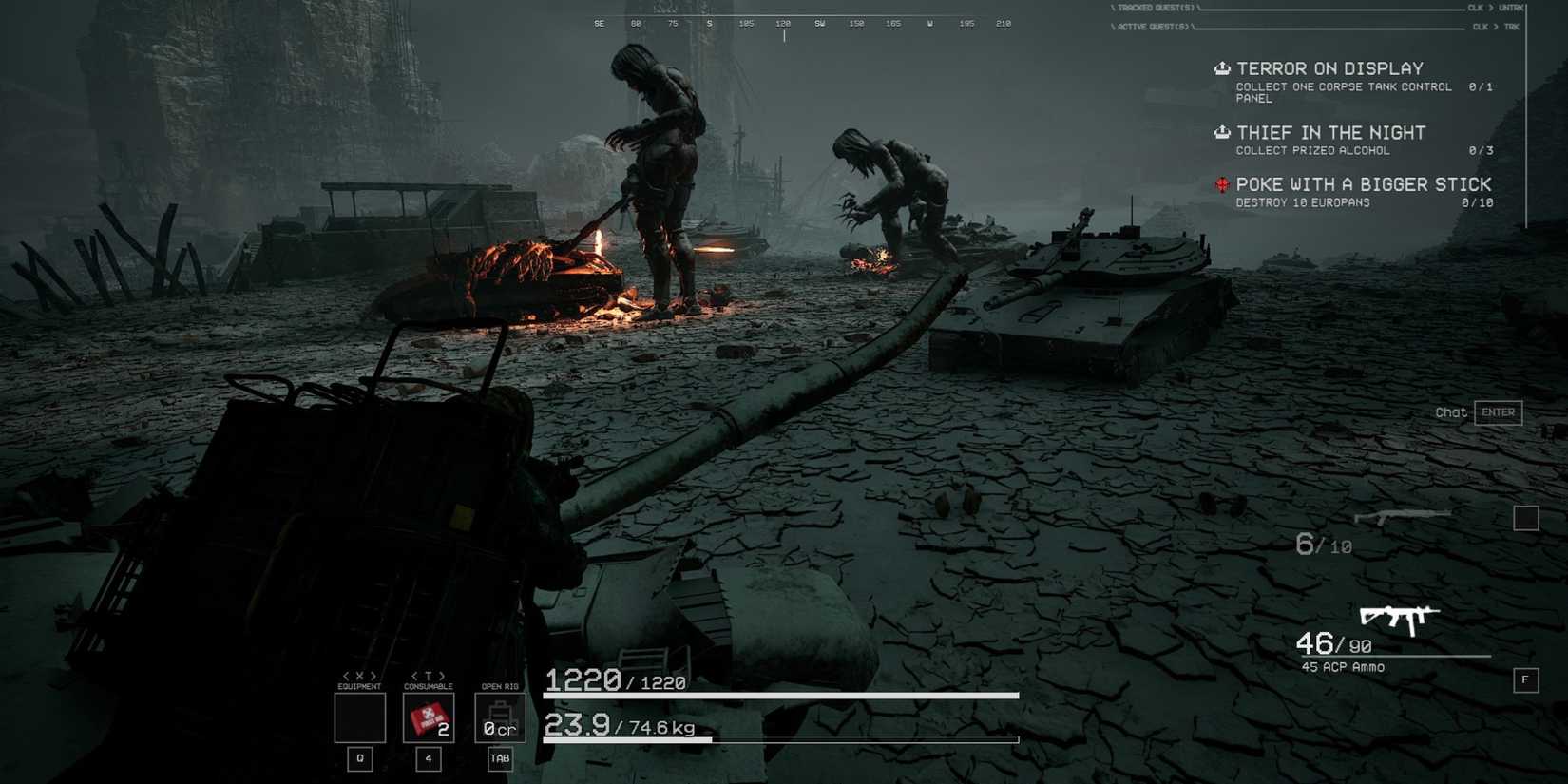Click the SMG icon above 45 ACP Ammo
This screenshot has width=1568, height=784.
tap(1399, 617)
